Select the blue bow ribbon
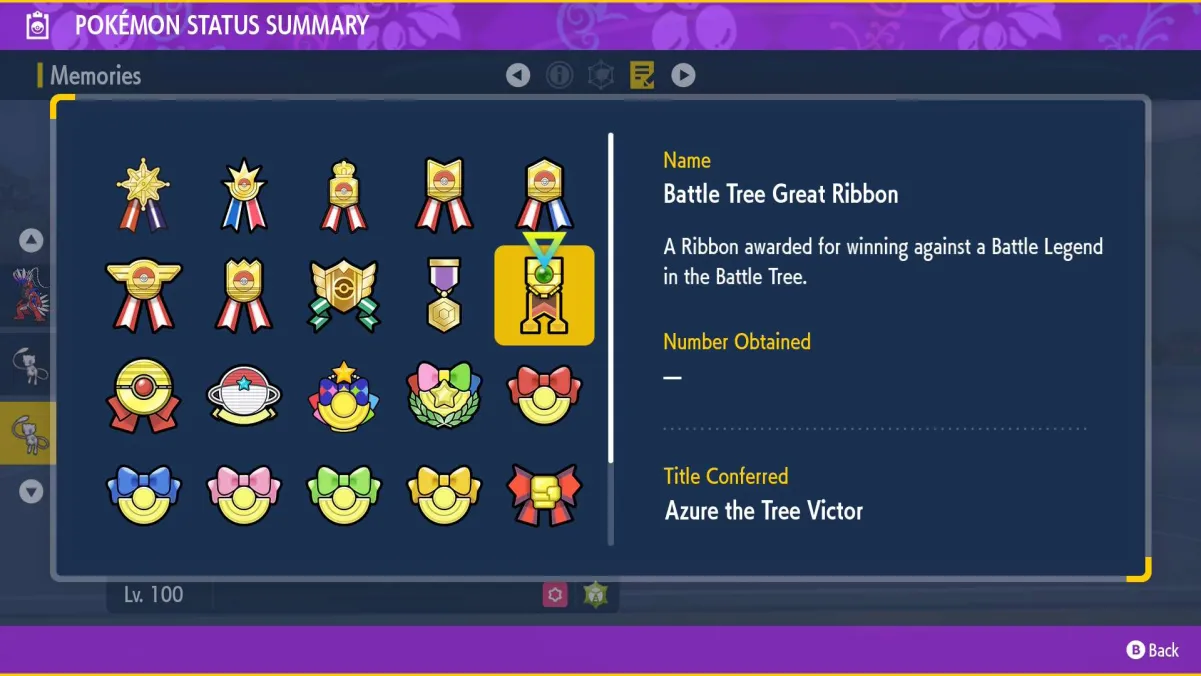 [x=144, y=494]
